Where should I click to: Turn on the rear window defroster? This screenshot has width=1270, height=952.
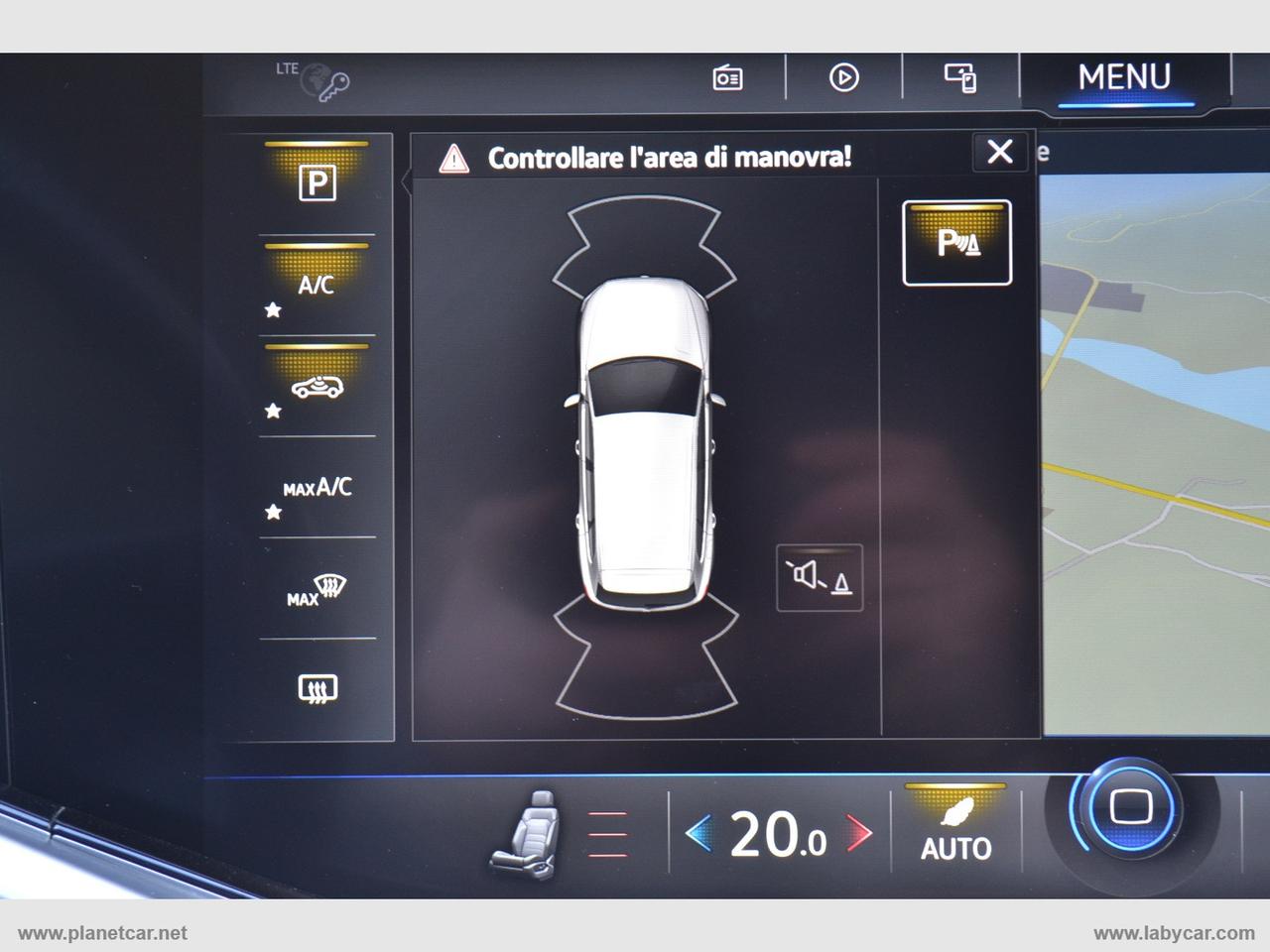click(316, 684)
